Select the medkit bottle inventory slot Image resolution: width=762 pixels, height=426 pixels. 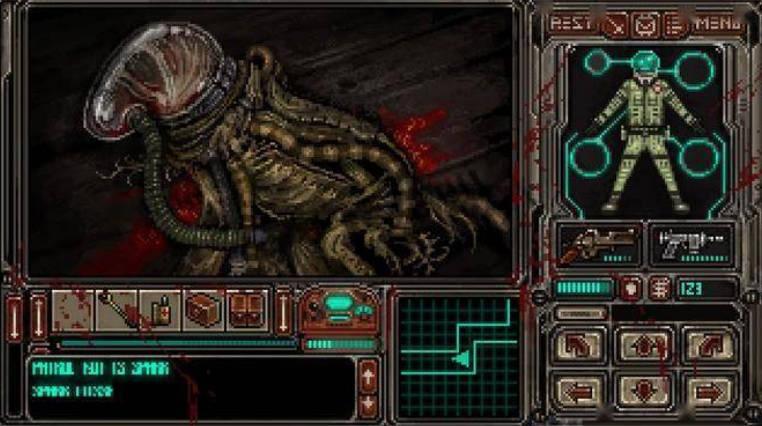click(159, 309)
